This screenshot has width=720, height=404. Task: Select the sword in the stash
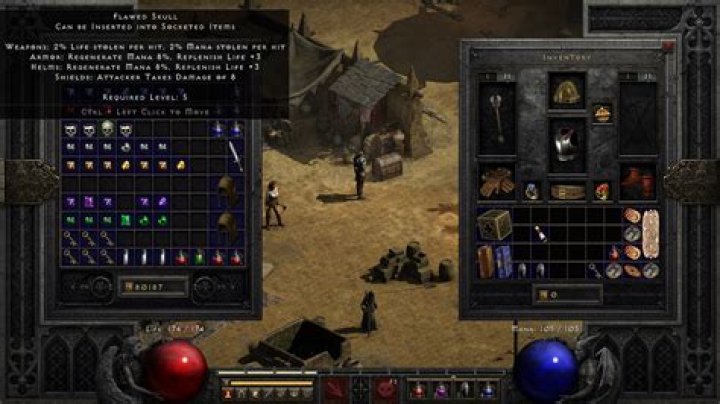pos(235,155)
